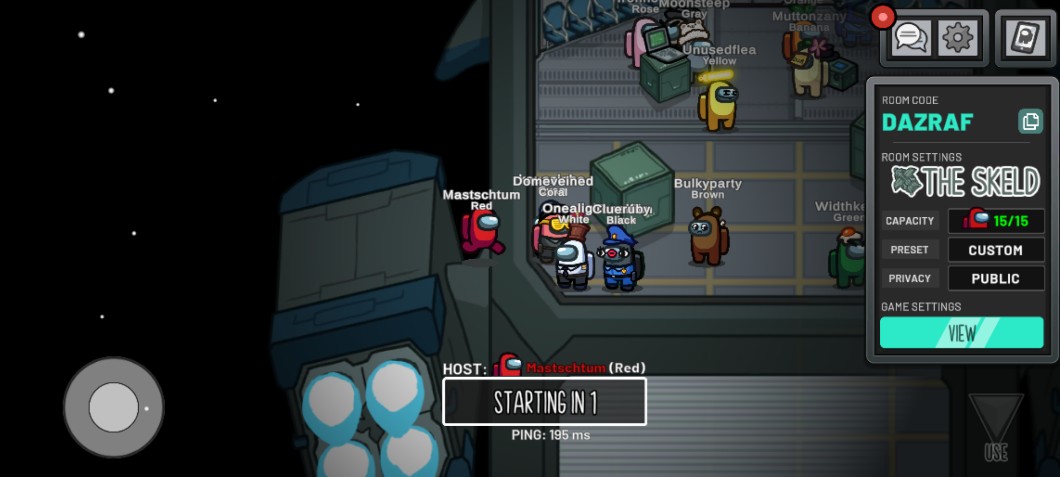Touch the virtual joystick
The width and height of the screenshot is (1060, 477).
pyautogui.click(x=113, y=407)
